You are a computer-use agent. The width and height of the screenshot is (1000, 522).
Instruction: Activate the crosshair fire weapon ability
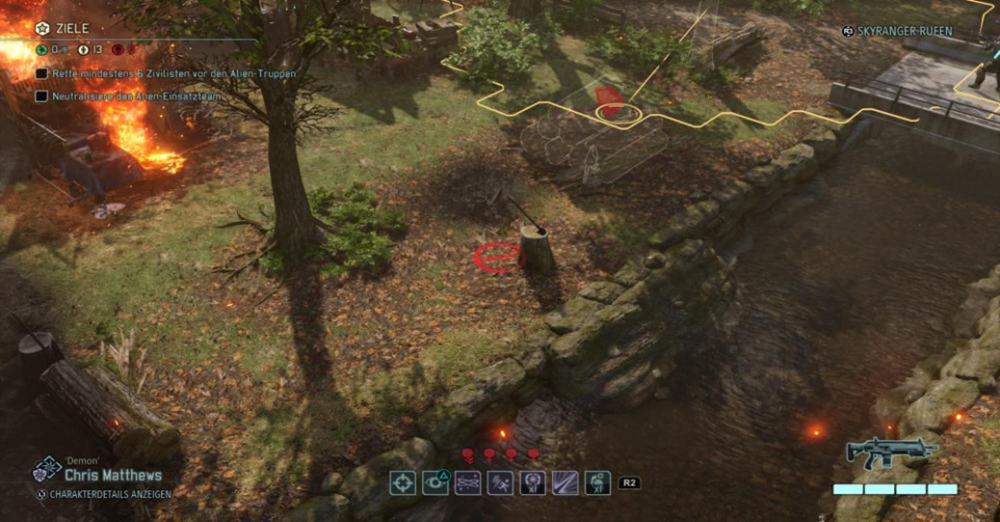pos(402,483)
